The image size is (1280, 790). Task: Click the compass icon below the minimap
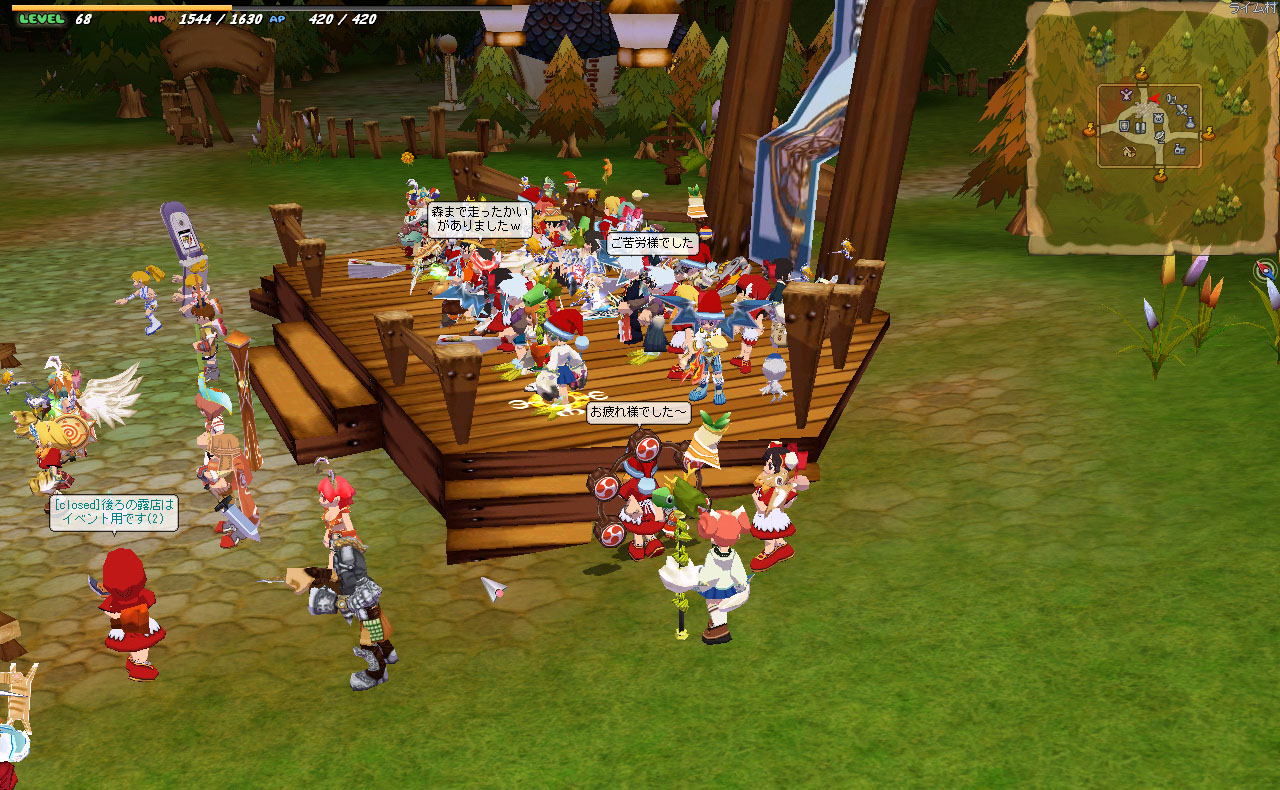click(x=1267, y=270)
